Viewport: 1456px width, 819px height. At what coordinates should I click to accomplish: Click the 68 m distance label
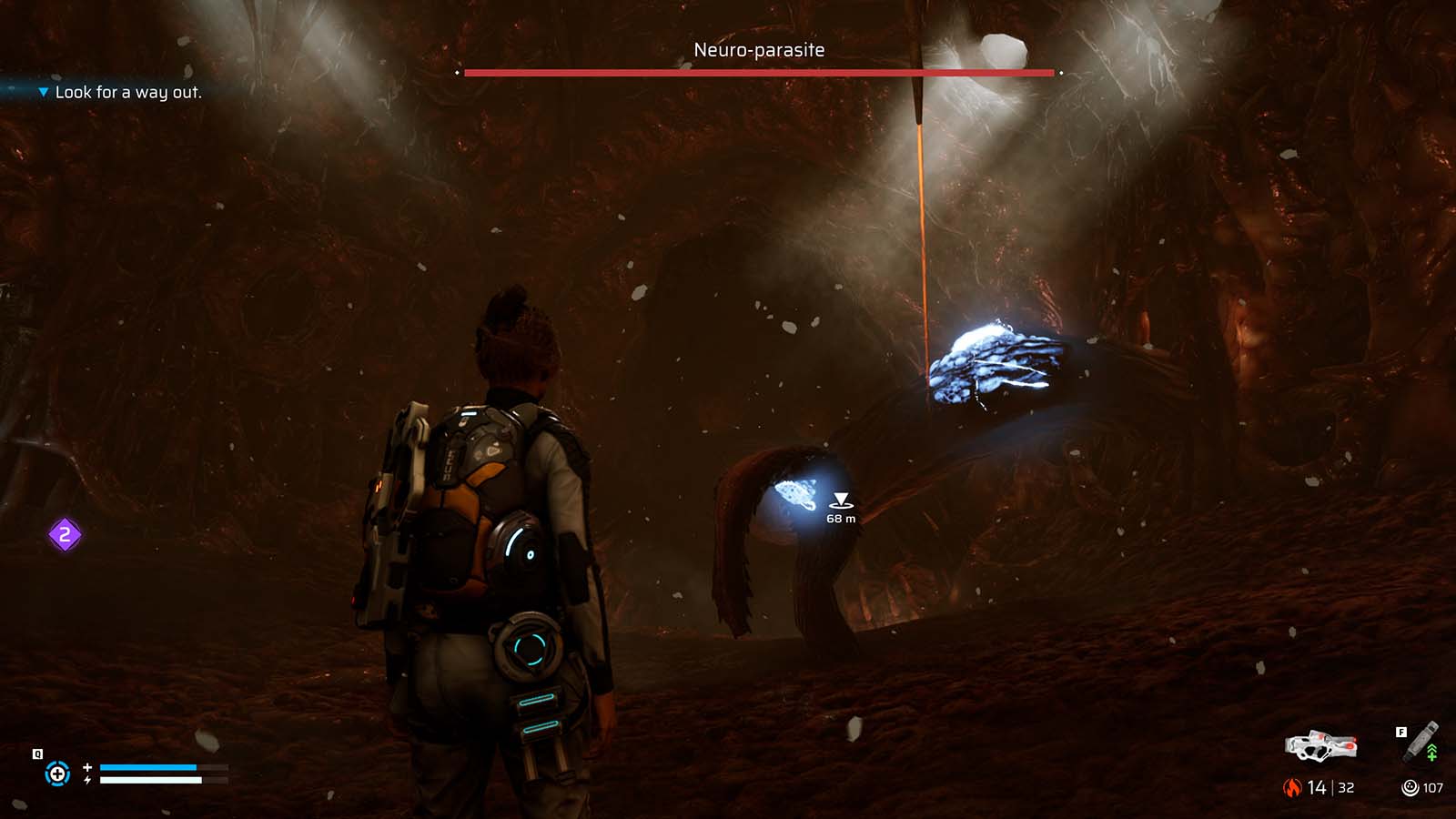click(x=839, y=517)
